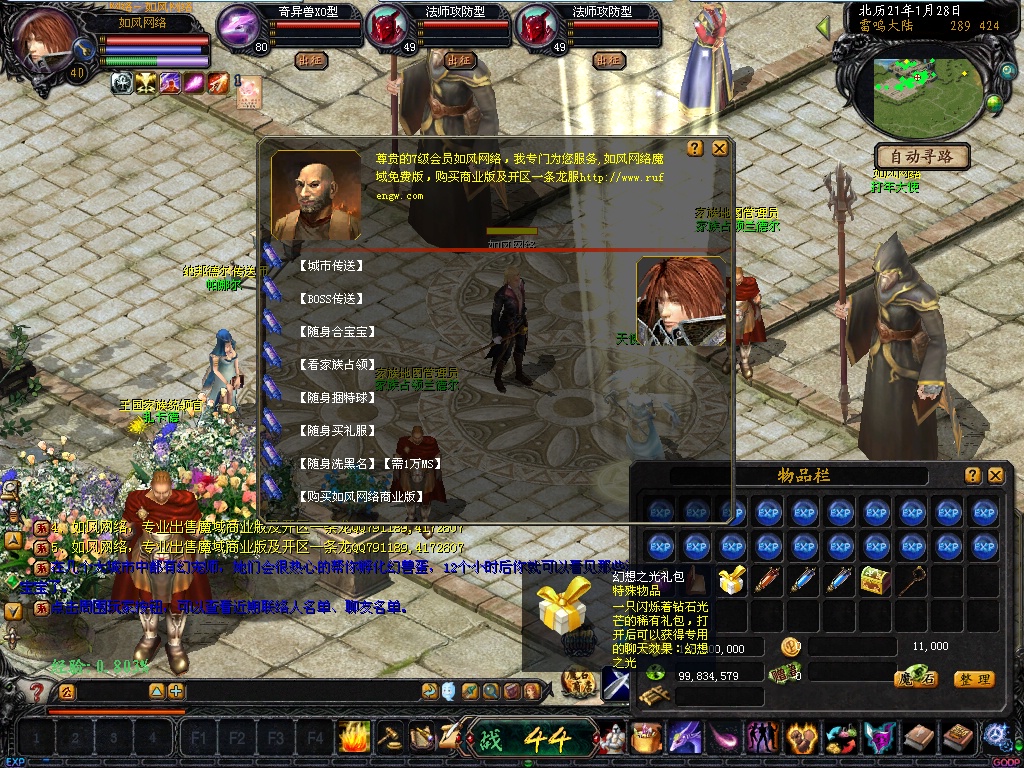This screenshot has height=768, width=1024.
Task: Open the 魔石 button in inventory
Action: pyautogui.click(x=914, y=679)
